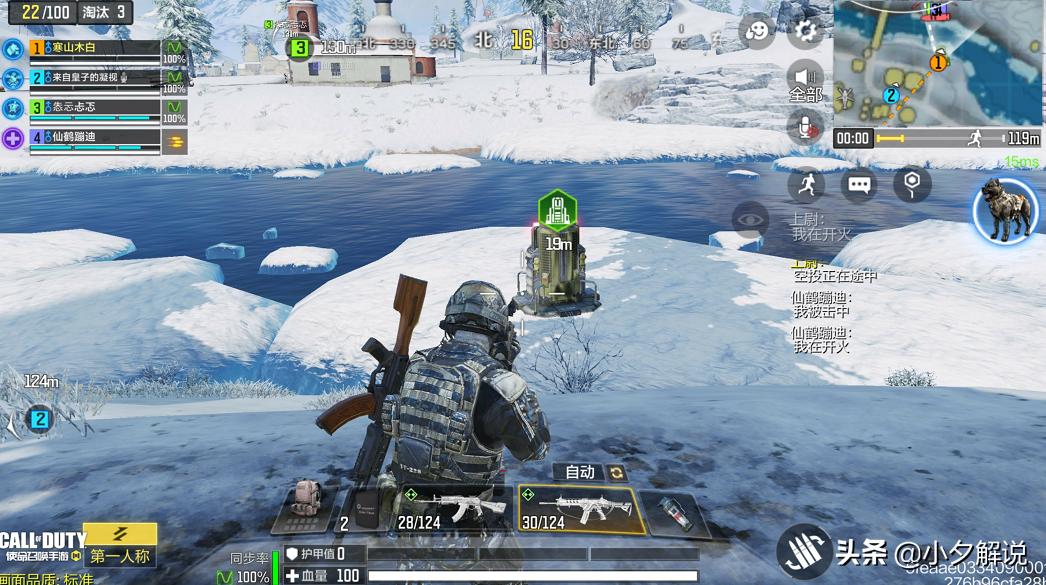Place a map marker with the ping icon
This screenshot has height=585, width=1046.
912,184
